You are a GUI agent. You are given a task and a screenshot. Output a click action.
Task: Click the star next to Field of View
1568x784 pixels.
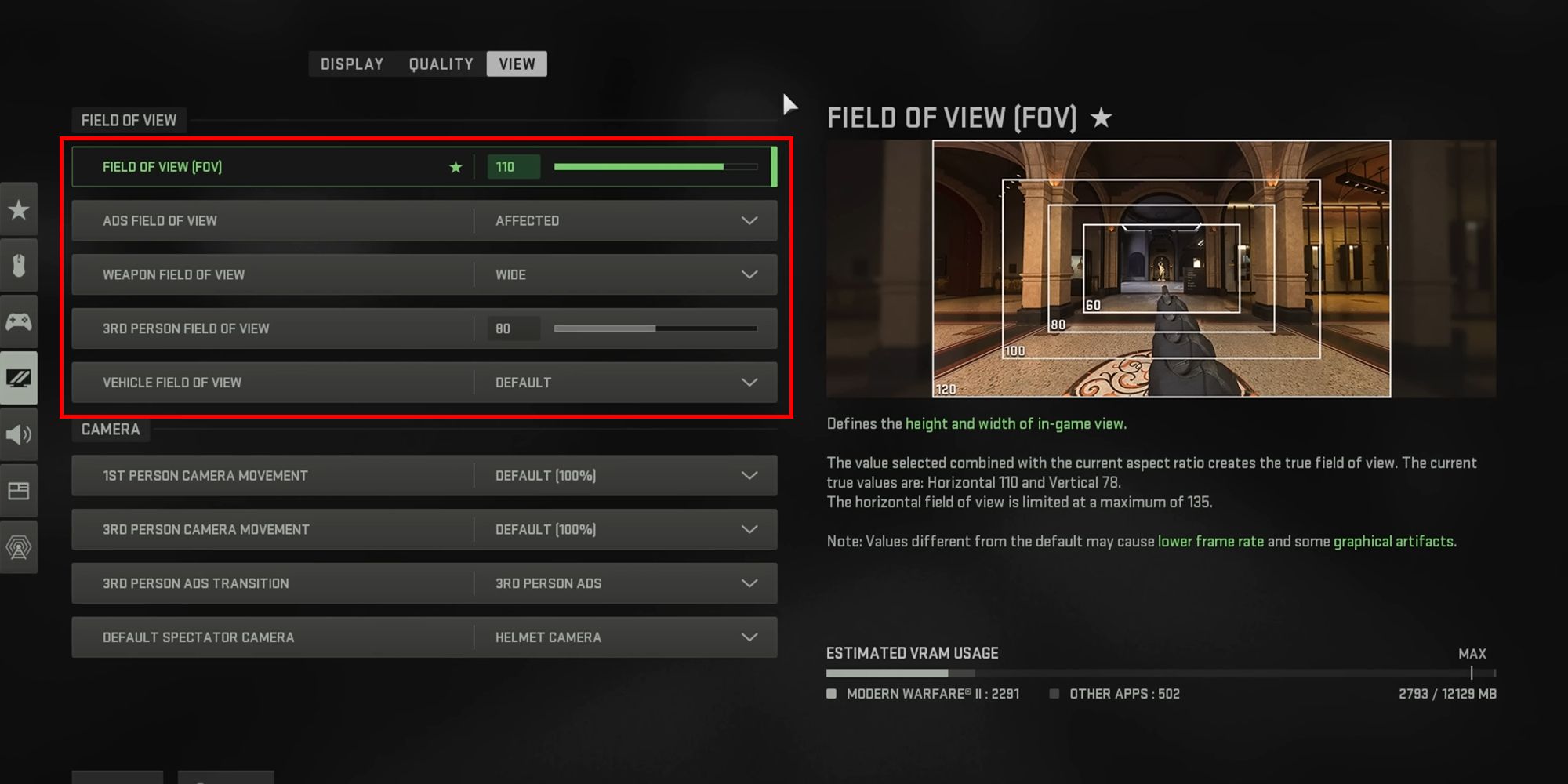(x=456, y=166)
